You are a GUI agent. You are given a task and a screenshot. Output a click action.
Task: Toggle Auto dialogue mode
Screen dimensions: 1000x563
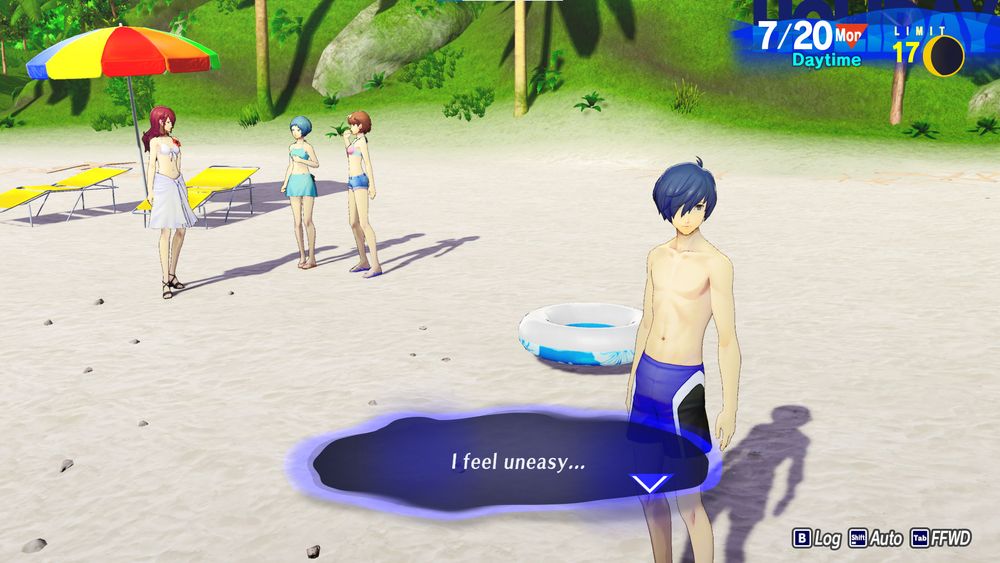coord(875,538)
